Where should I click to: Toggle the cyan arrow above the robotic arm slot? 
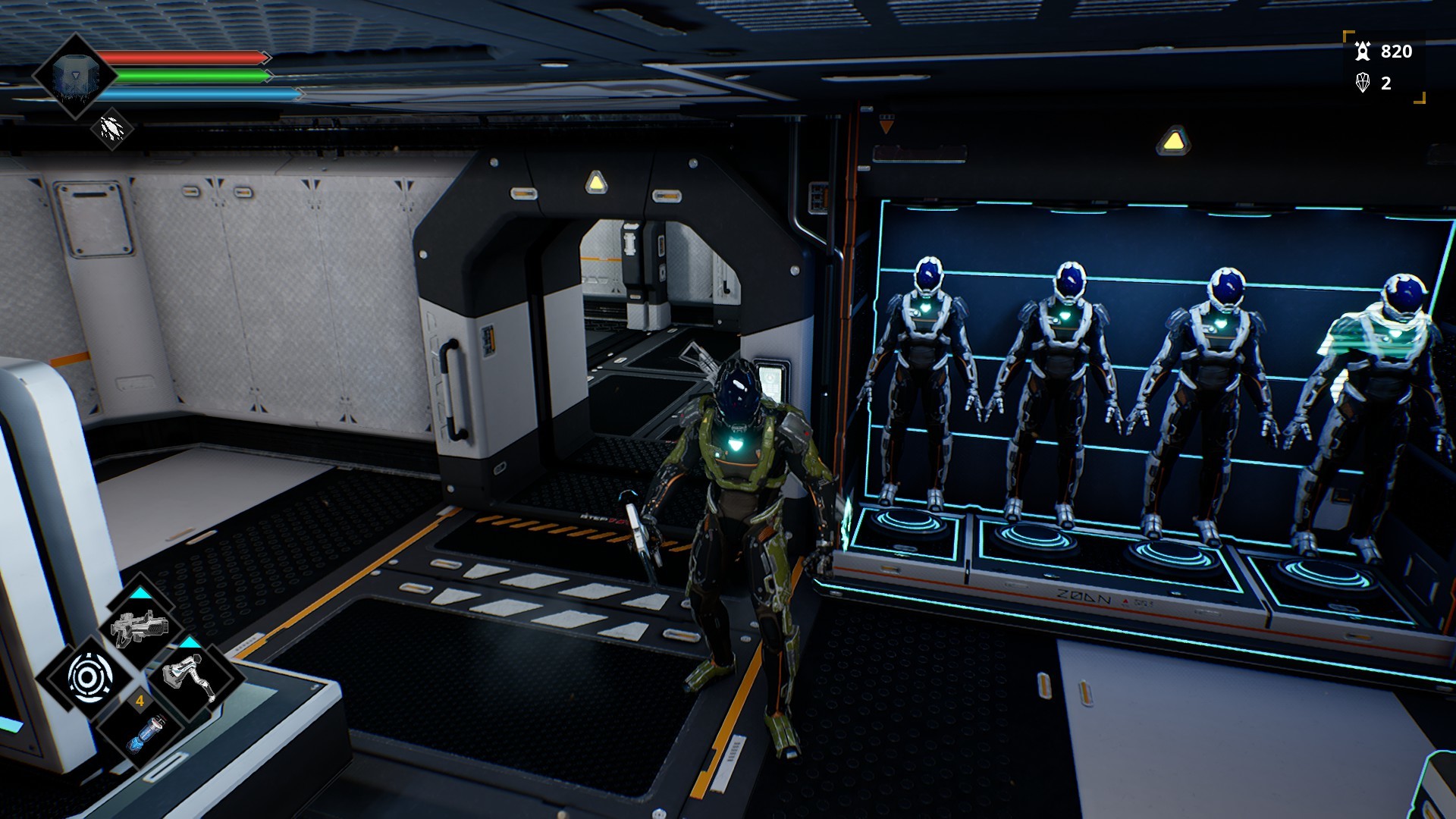click(190, 642)
